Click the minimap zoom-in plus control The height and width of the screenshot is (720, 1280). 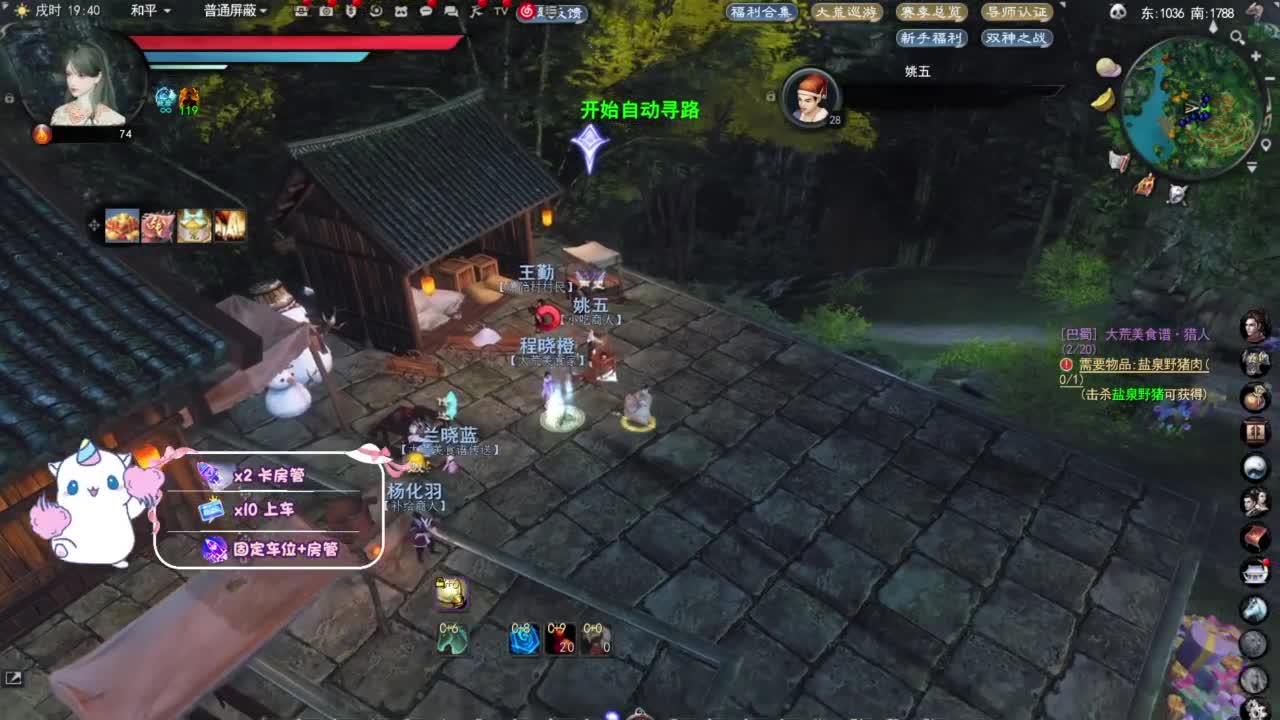coord(1255,56)
